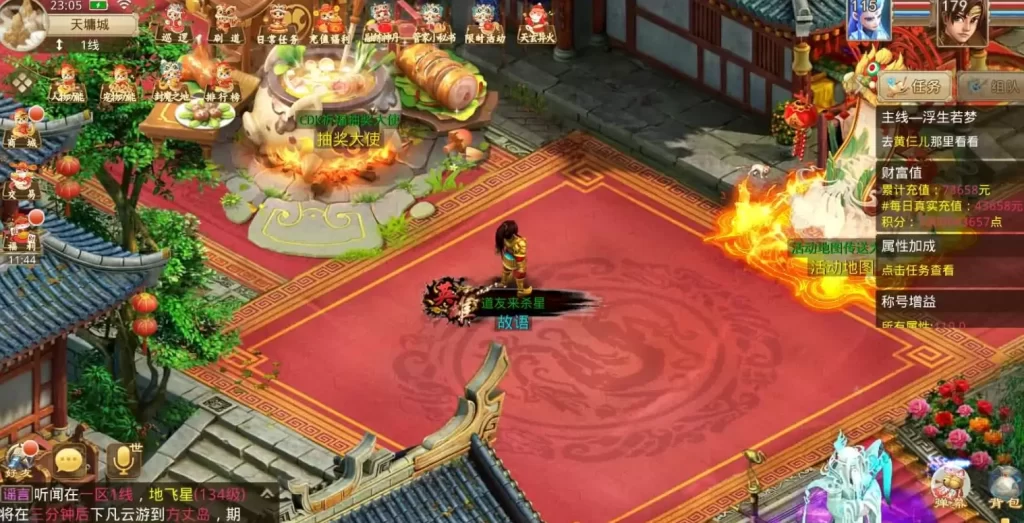
Task: Activate the microphone voice chat button
Action: pyautogui.click(x=124, y=460)
